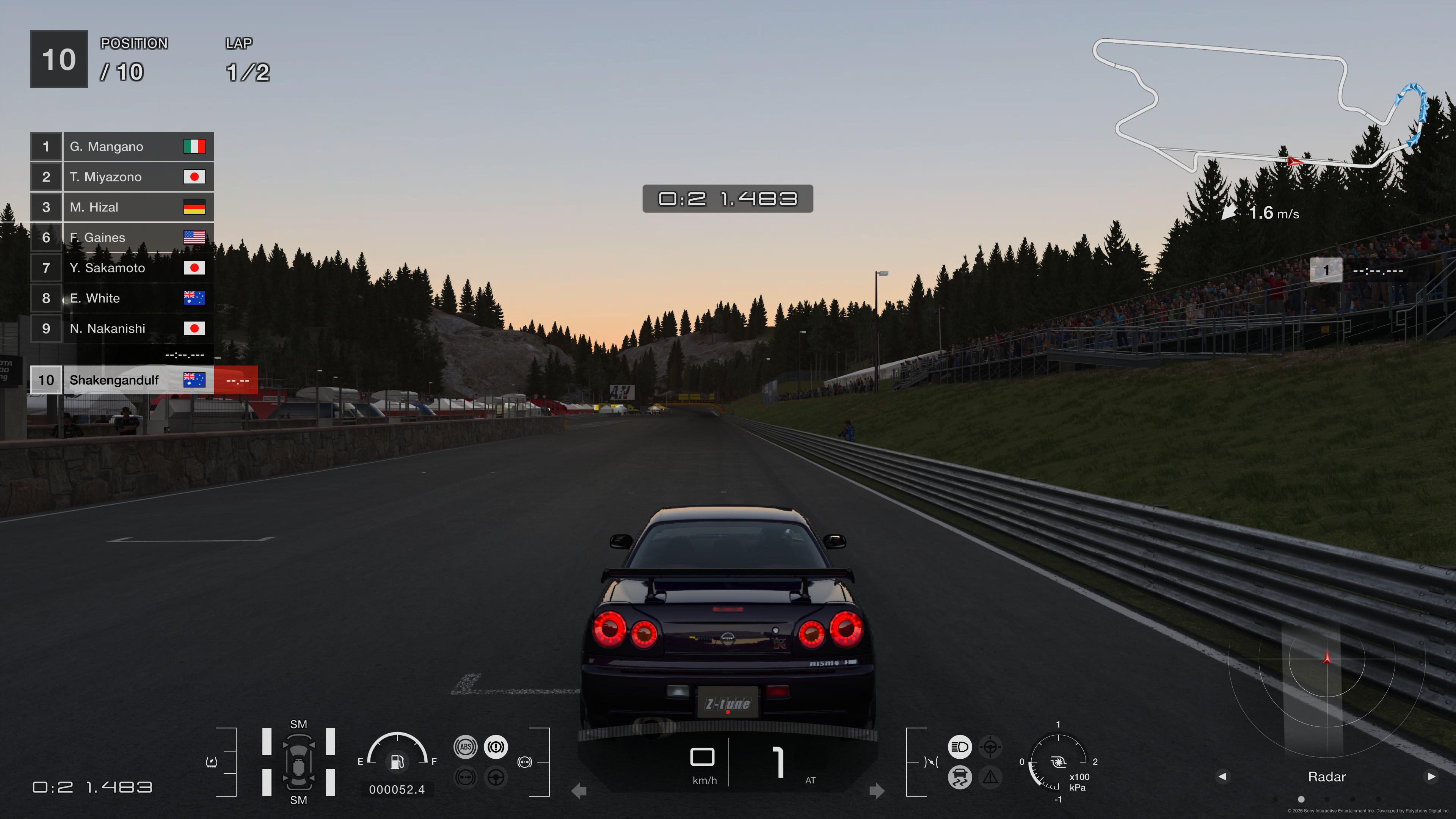The height and width of the screenshot is (819, 1456).
Task: Choose N. Nakanishi in the standings
Action: point(122,328)
